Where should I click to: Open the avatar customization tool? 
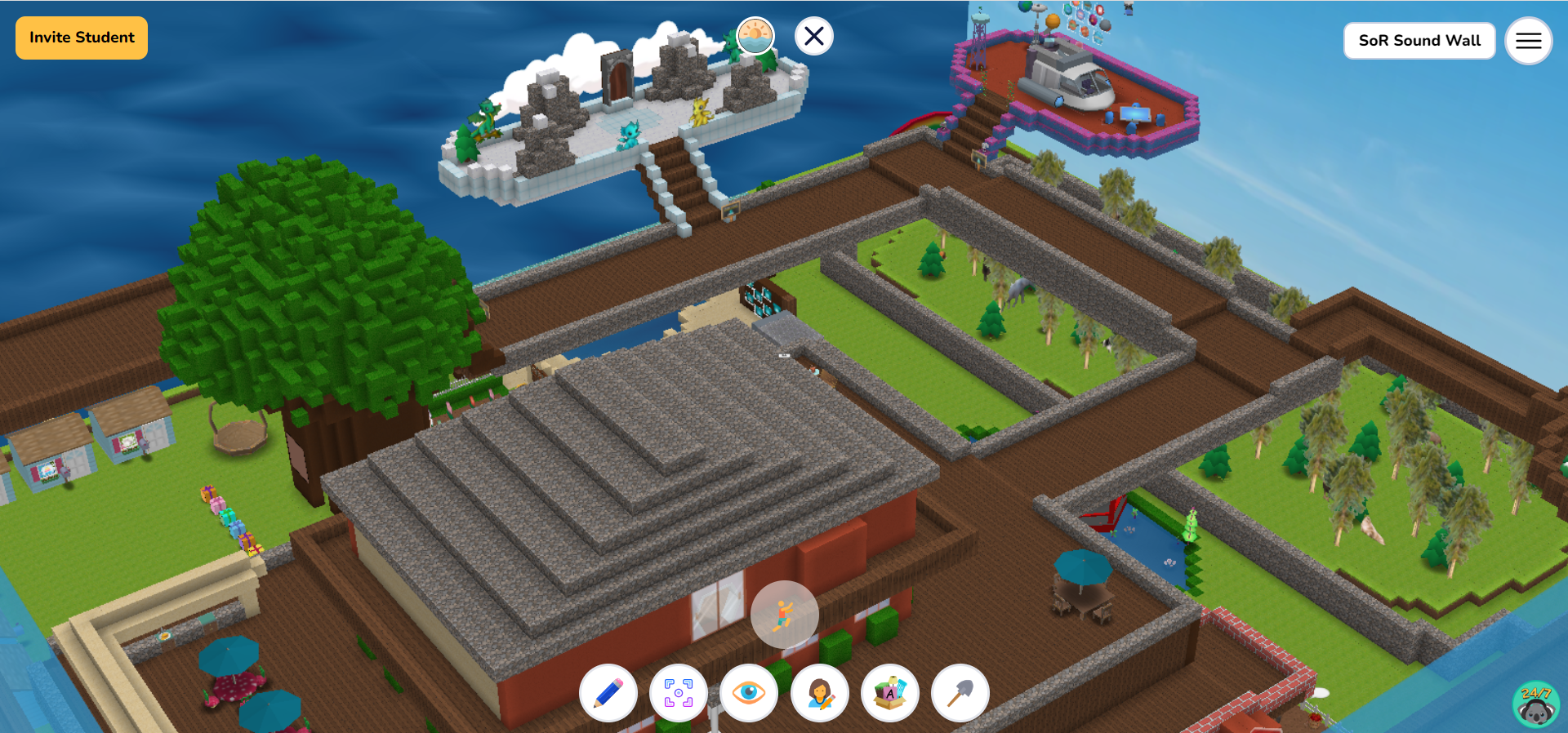(820, 693)
